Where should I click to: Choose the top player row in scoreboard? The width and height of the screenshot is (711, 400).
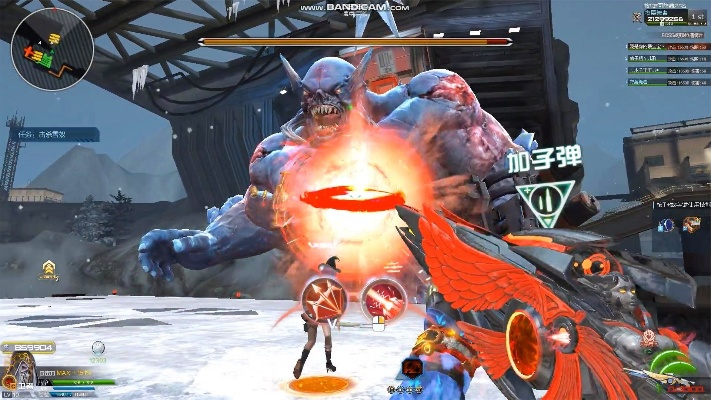pos(668,46)
